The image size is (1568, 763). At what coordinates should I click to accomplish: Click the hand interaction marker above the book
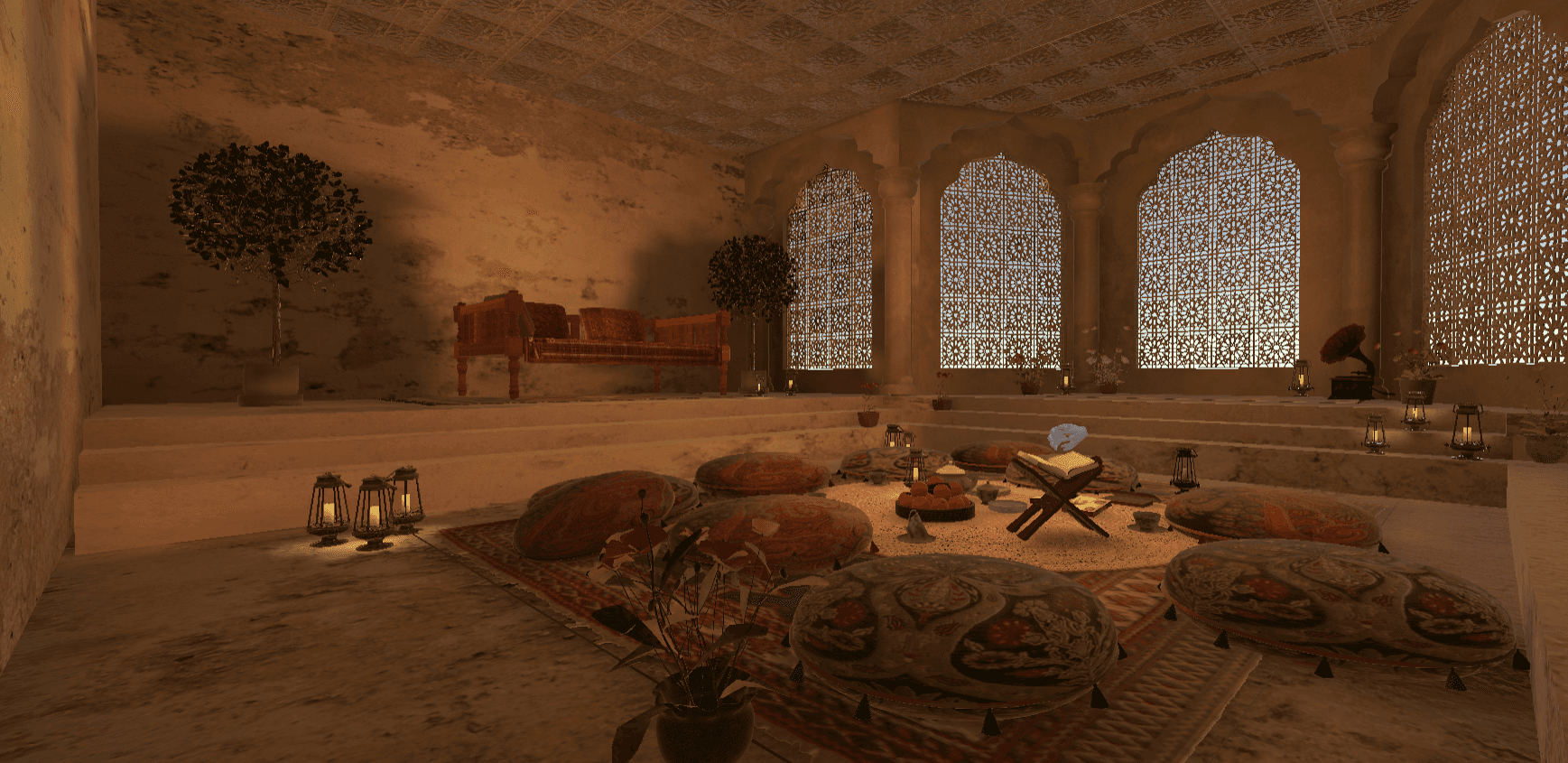click(1069, 438)
